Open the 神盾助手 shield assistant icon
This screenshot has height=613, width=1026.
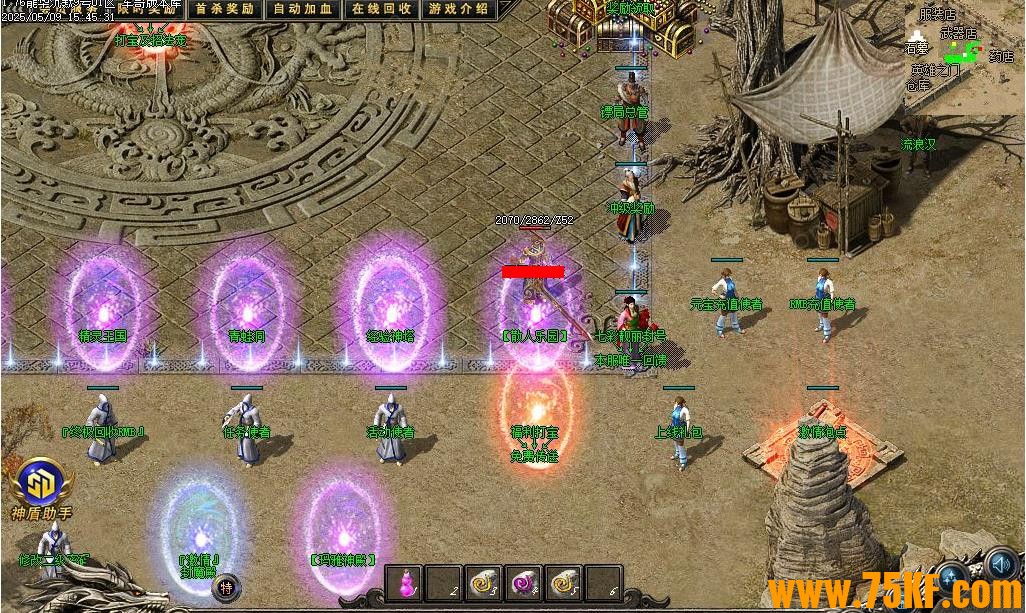[x=38, y=486]
